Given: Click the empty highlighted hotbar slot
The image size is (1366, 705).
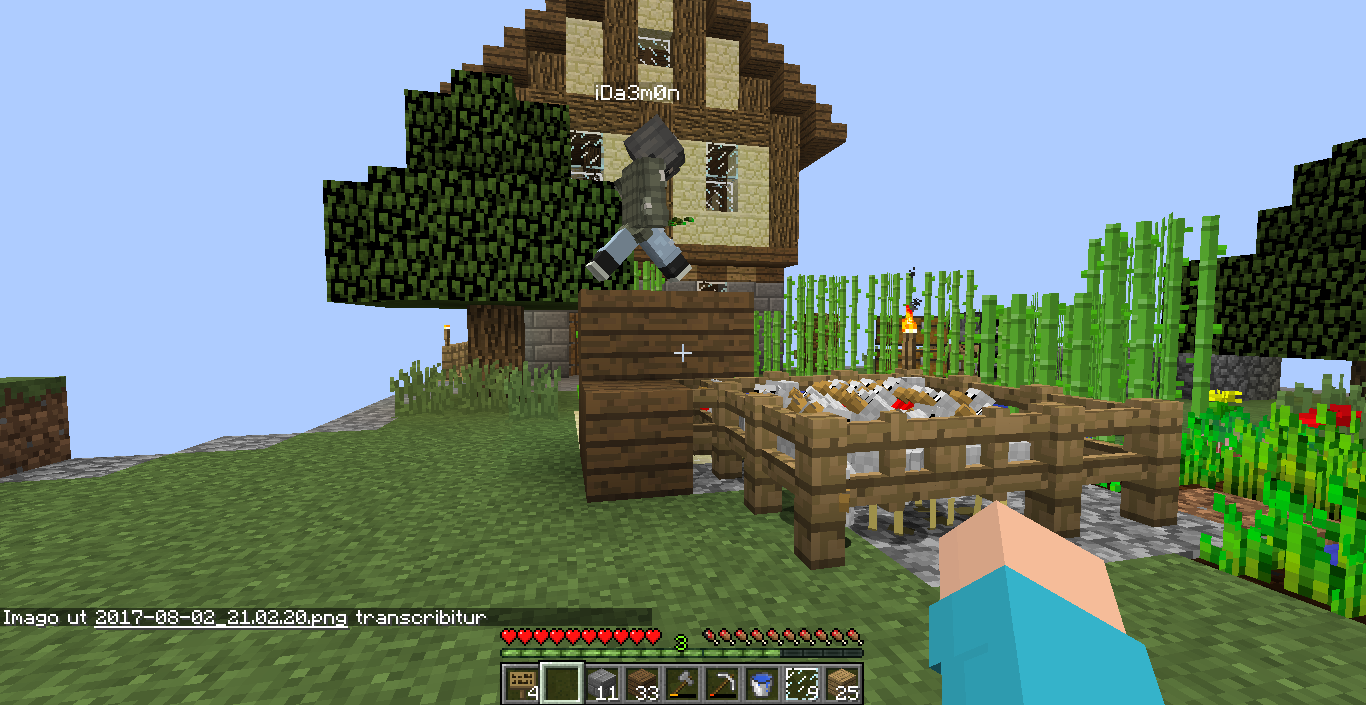Looking at the screenshot, I should tap(561, 684).
